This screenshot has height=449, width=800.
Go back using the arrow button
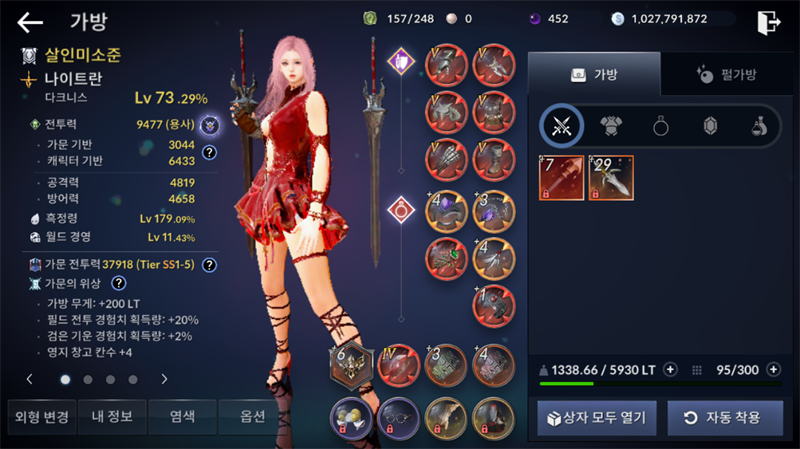(x=30, y=22)
